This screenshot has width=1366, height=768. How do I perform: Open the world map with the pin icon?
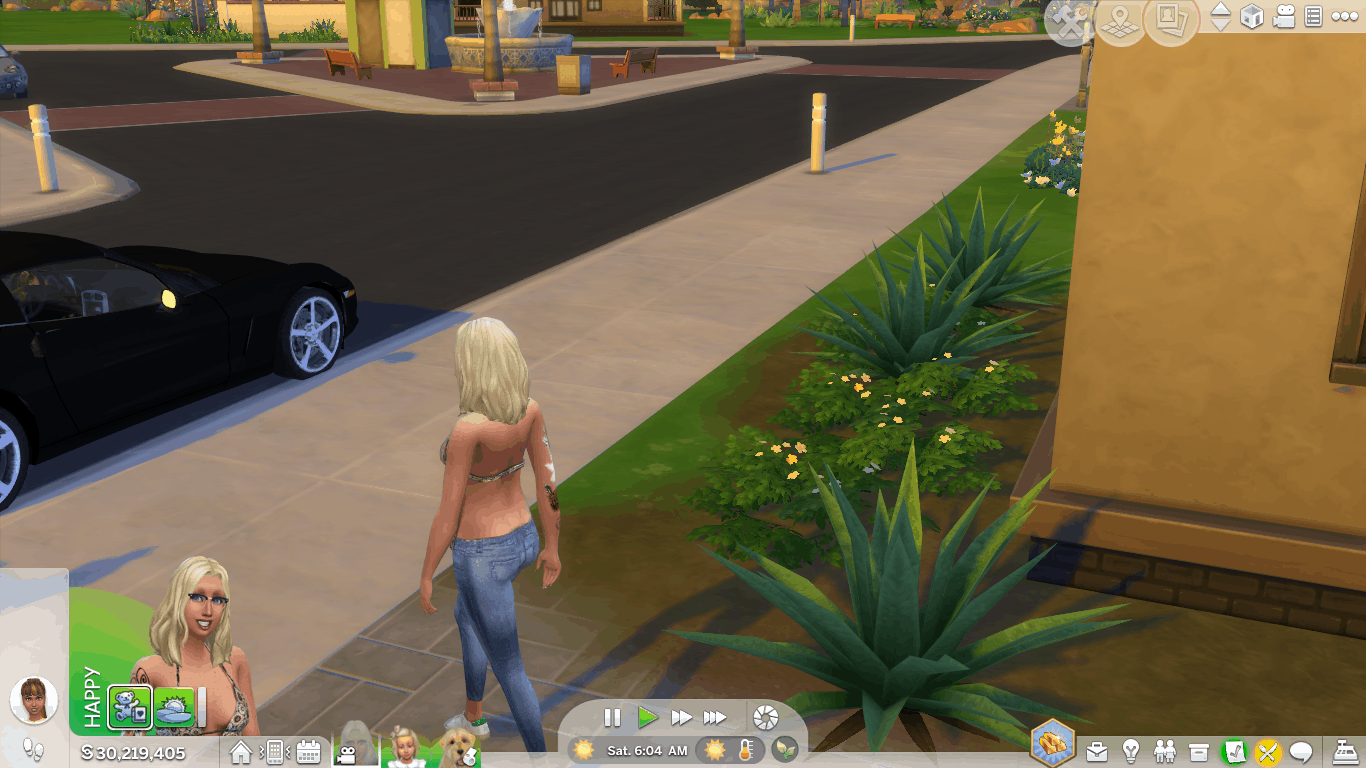coord(1121,22)
